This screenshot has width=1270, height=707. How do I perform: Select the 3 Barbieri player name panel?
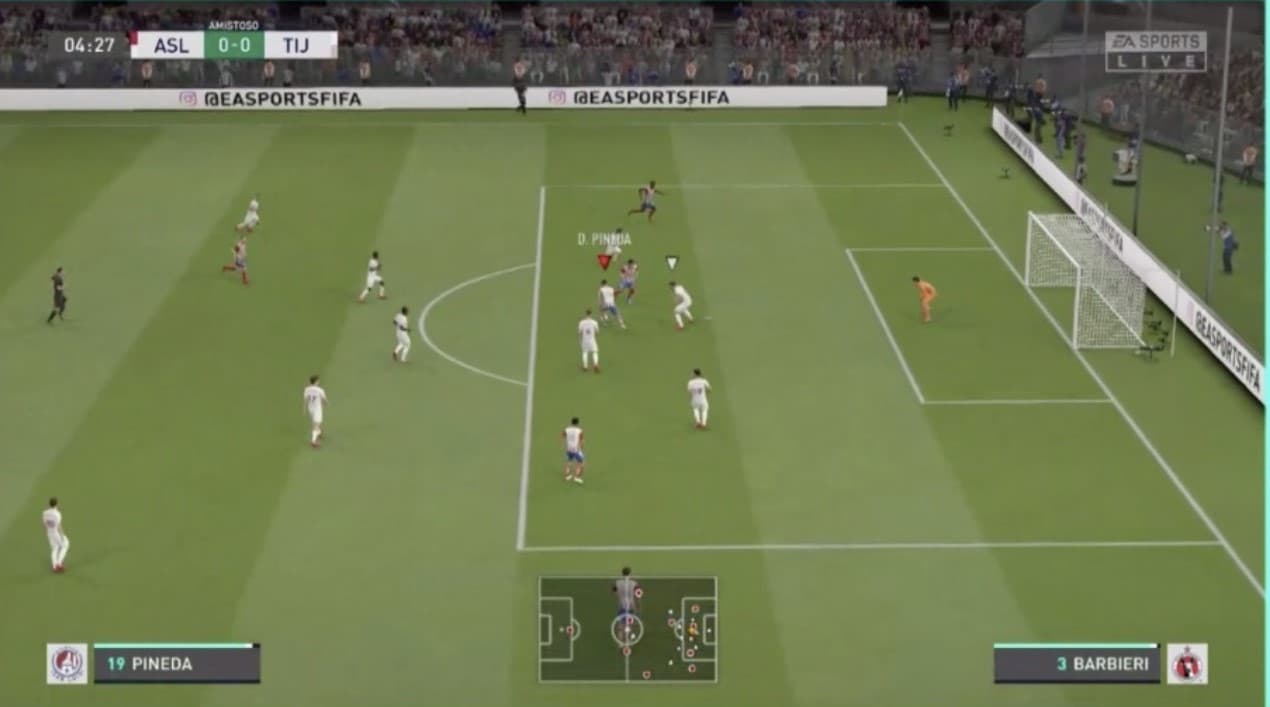[1076, 664]
